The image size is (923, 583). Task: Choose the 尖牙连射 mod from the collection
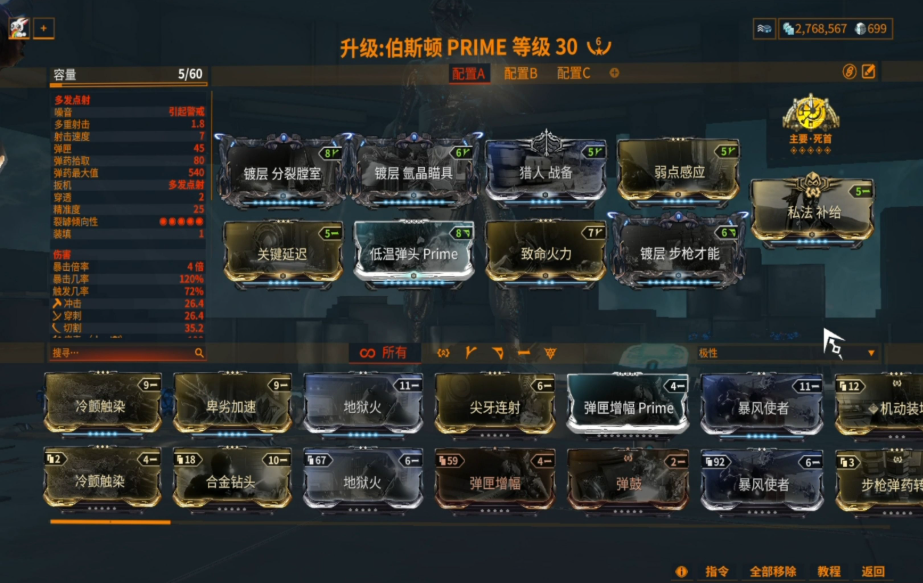click(494, 407)
